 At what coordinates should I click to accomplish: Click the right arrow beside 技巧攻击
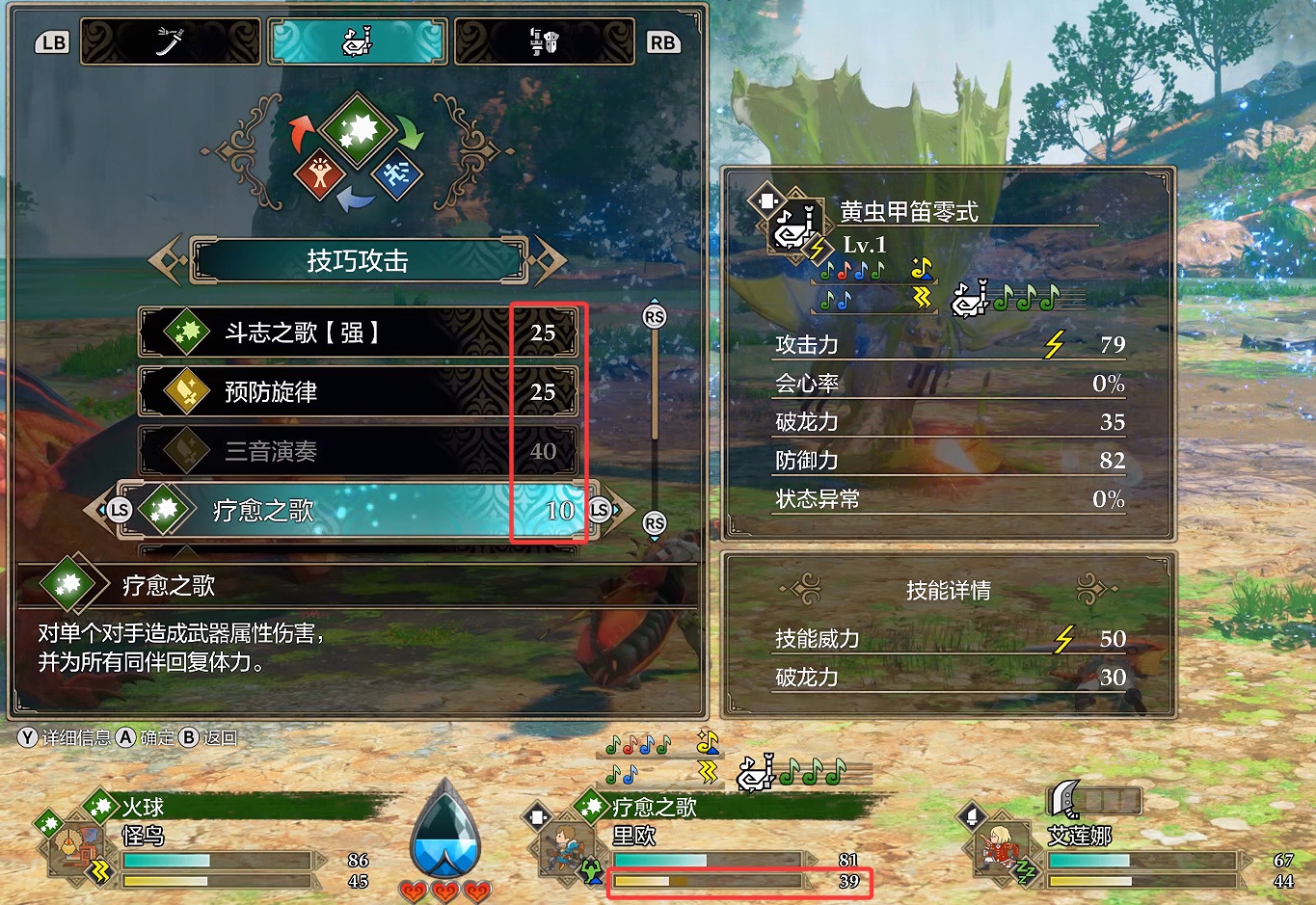coord(549,260)
